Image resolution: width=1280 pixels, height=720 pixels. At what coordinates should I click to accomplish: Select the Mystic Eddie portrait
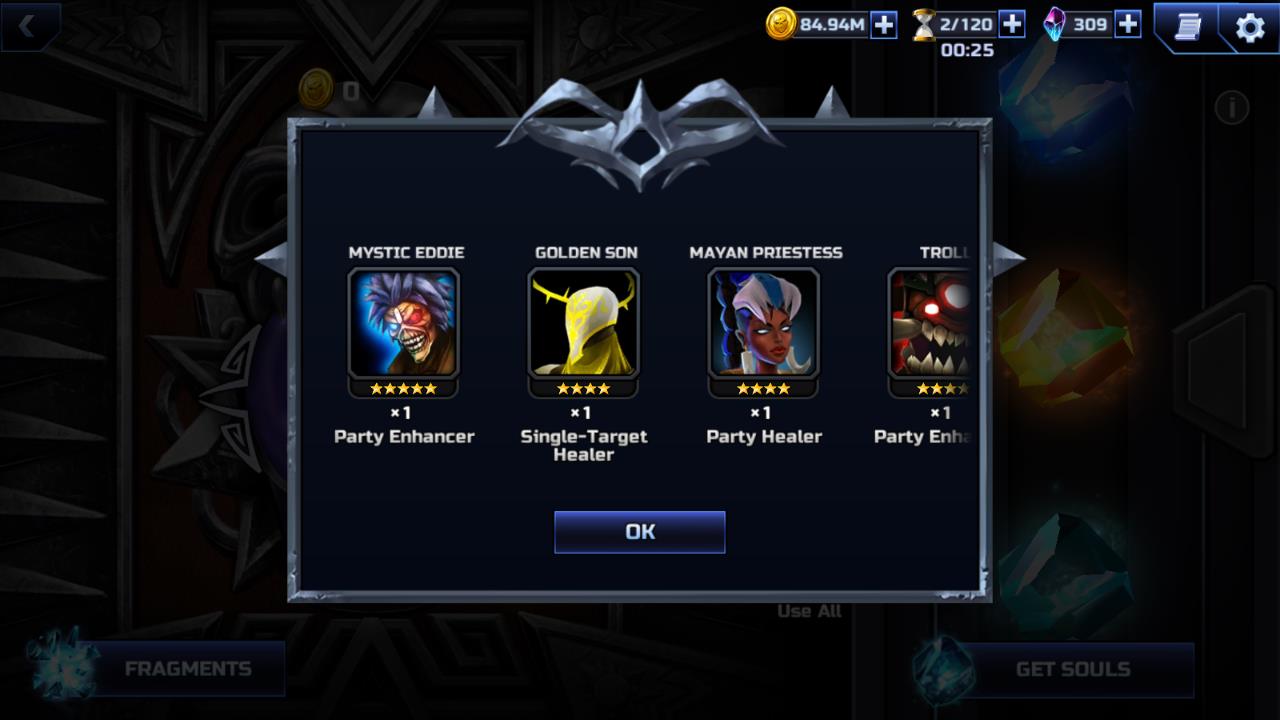(404, 322)
